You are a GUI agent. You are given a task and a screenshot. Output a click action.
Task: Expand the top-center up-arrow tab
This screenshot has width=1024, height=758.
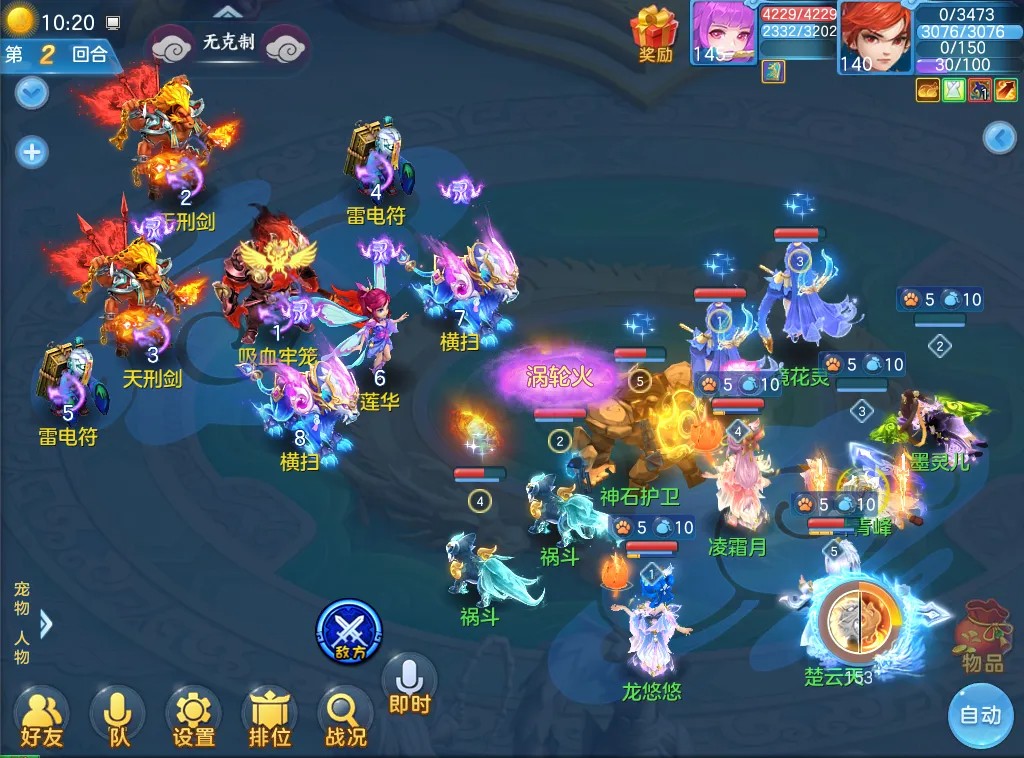tap(228, 11)
